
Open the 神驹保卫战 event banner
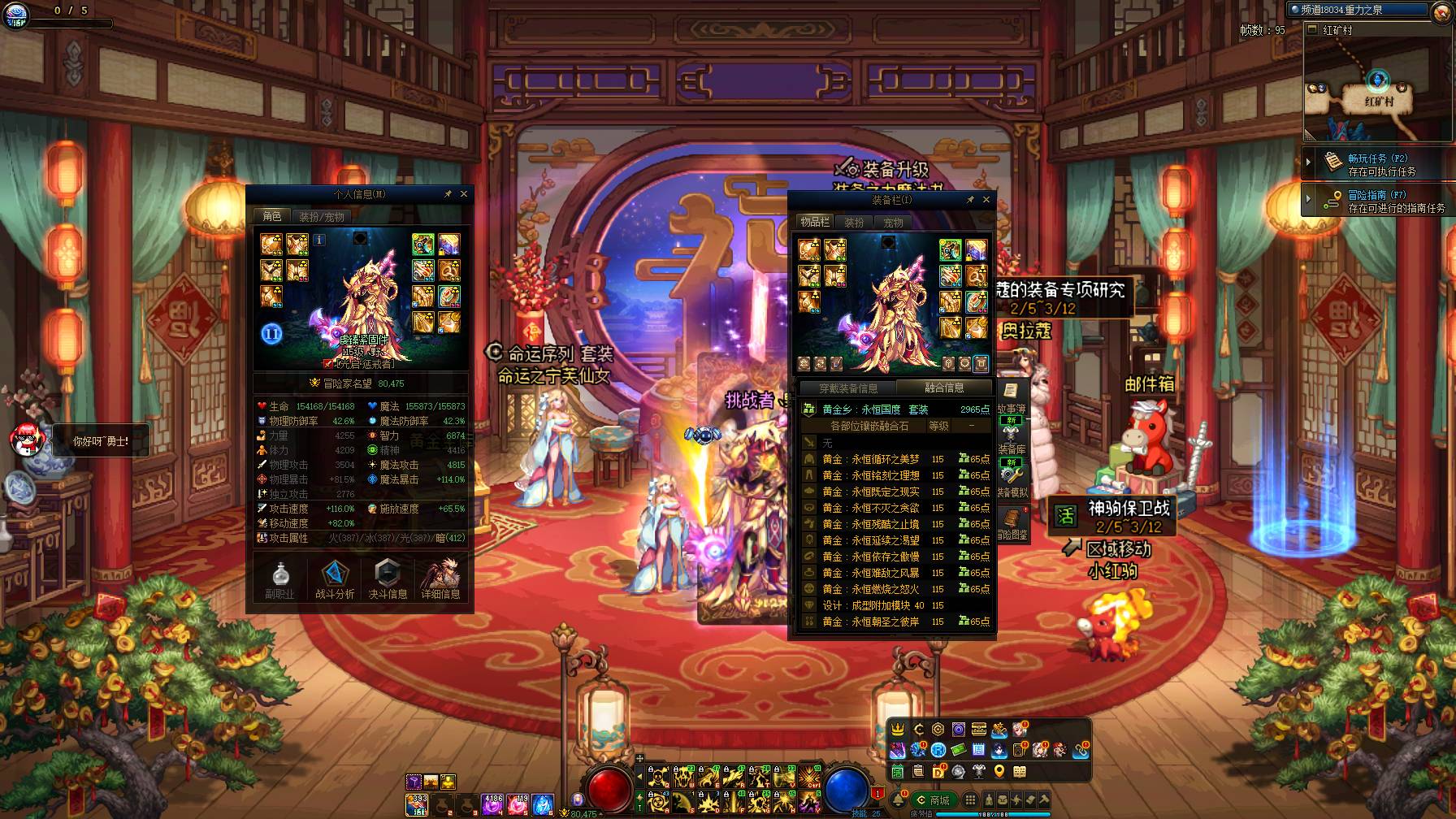[x=1113, y=516]
